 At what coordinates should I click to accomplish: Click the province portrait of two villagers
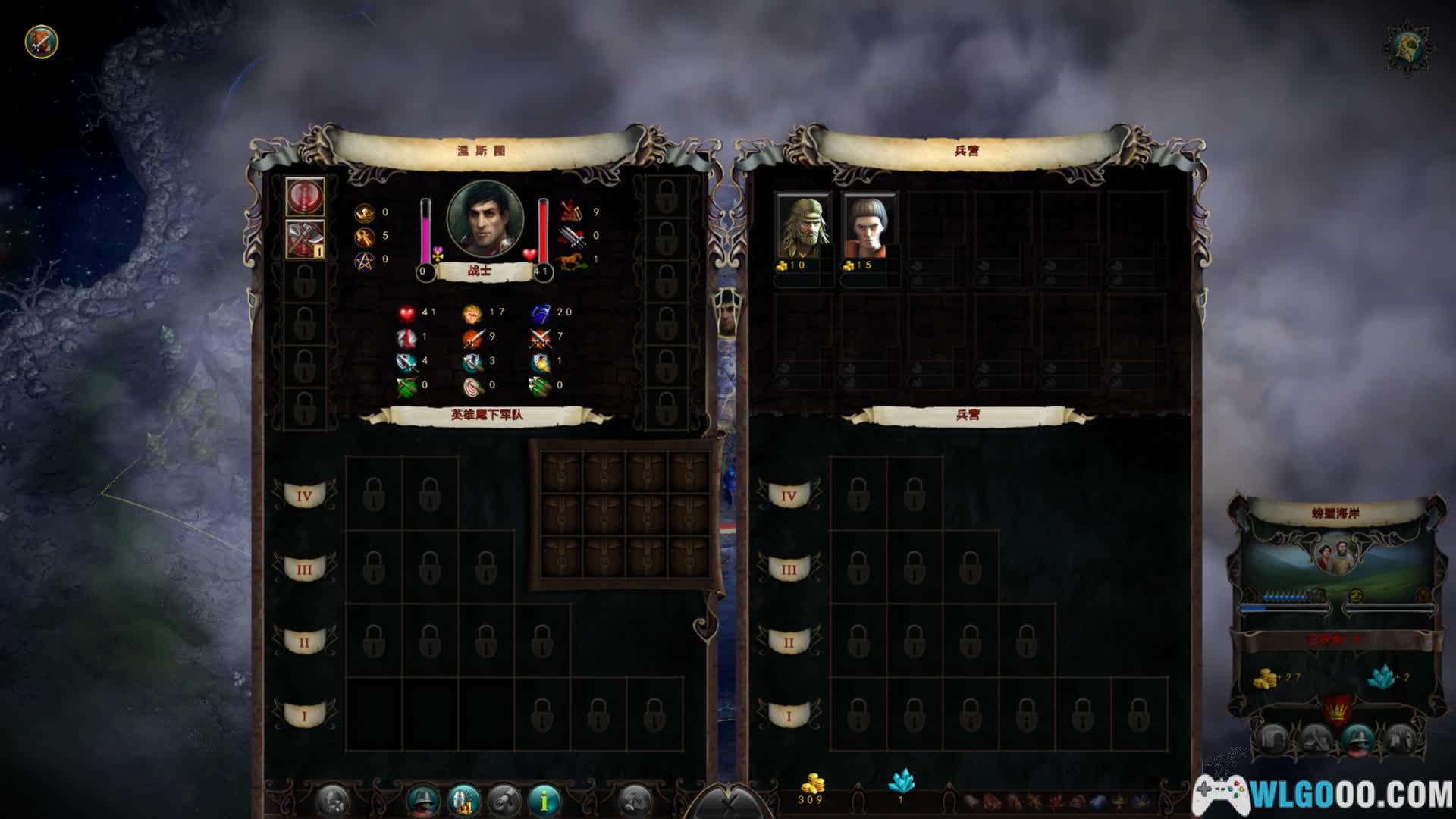(1335, 554)
